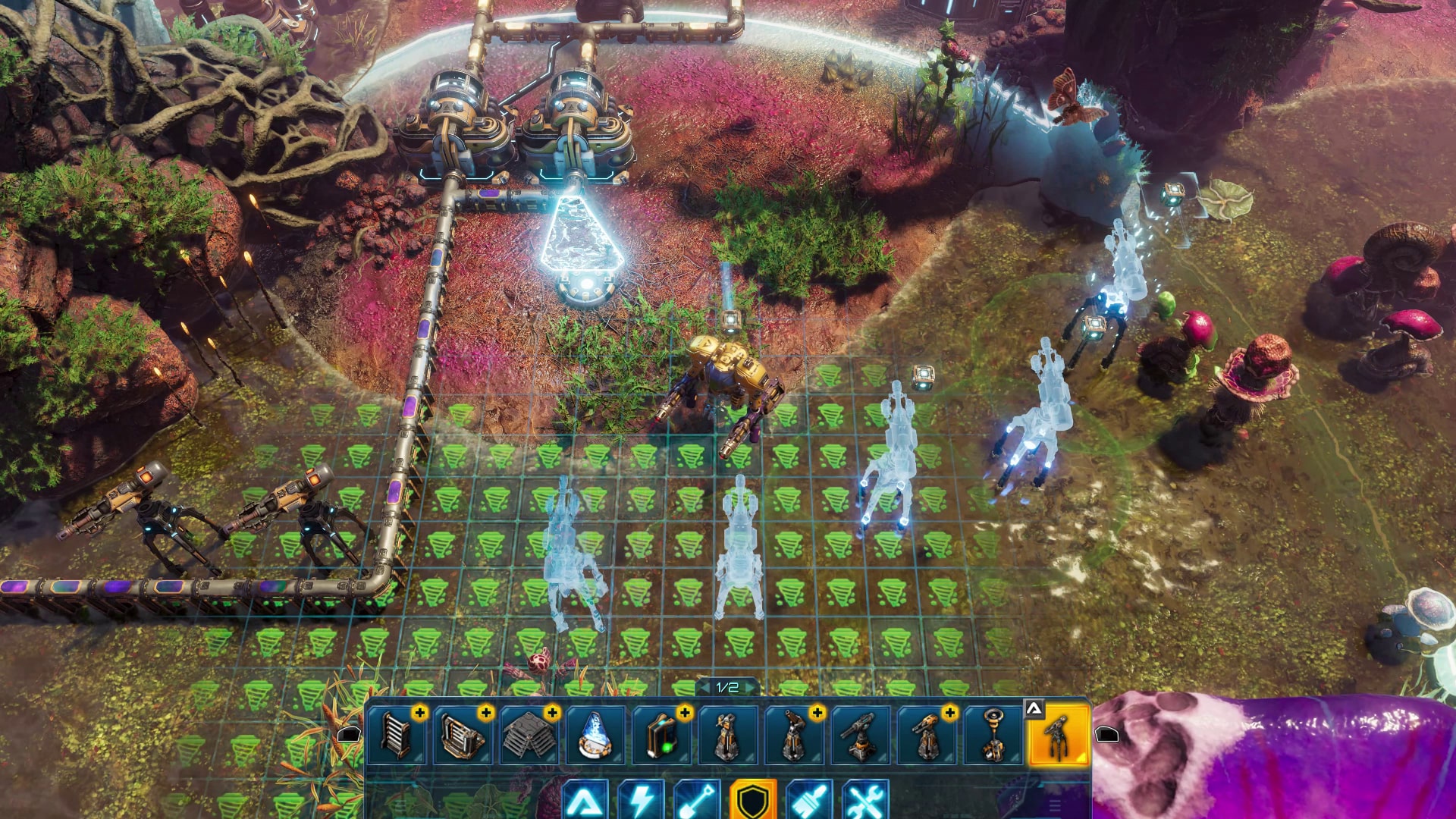Choose the radar dish sensor tower
The height and width of the screenshot is (819, 1456).
(993, 734)
